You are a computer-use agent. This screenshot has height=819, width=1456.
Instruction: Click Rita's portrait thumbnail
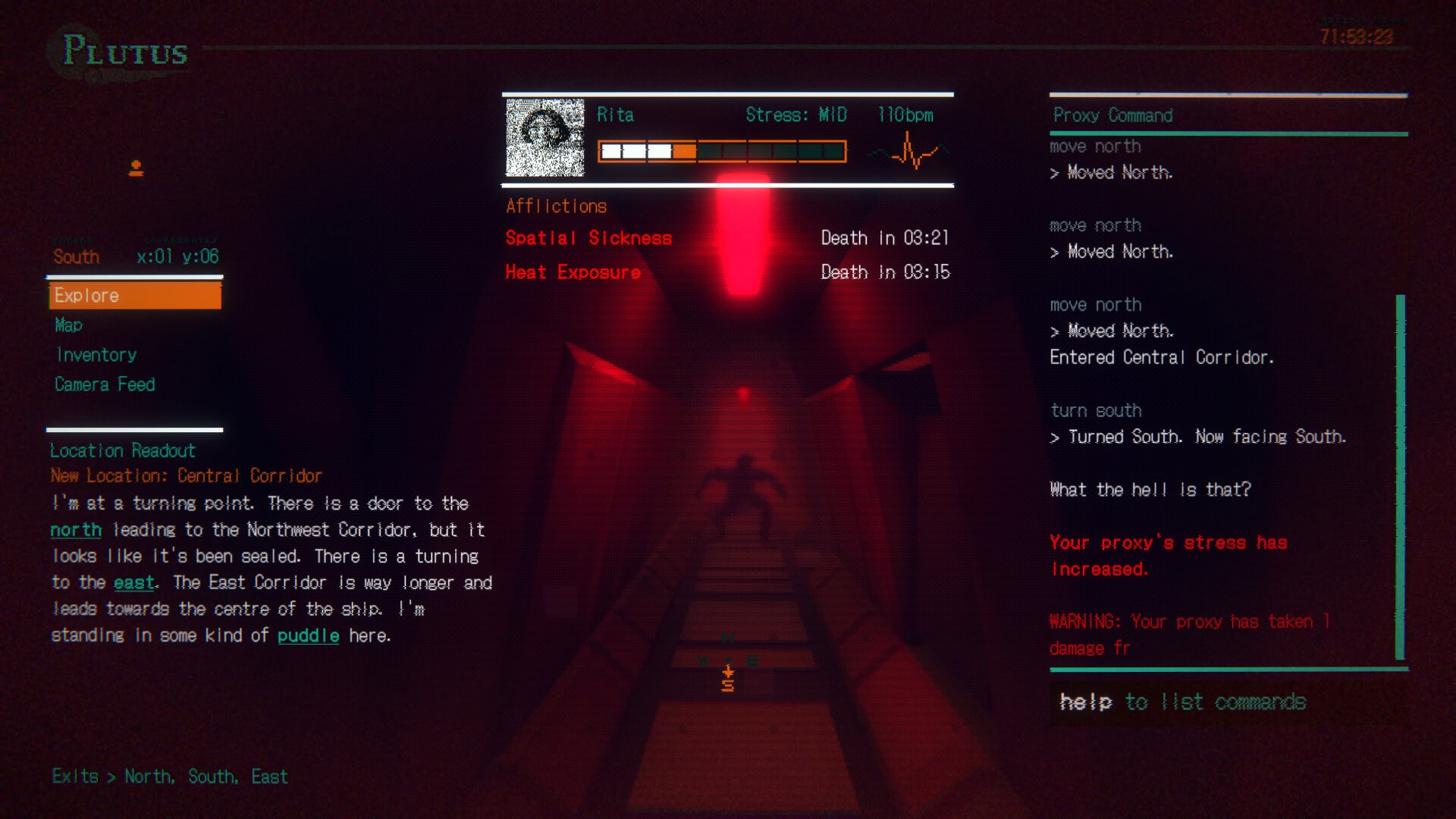[x=545, y=136]
